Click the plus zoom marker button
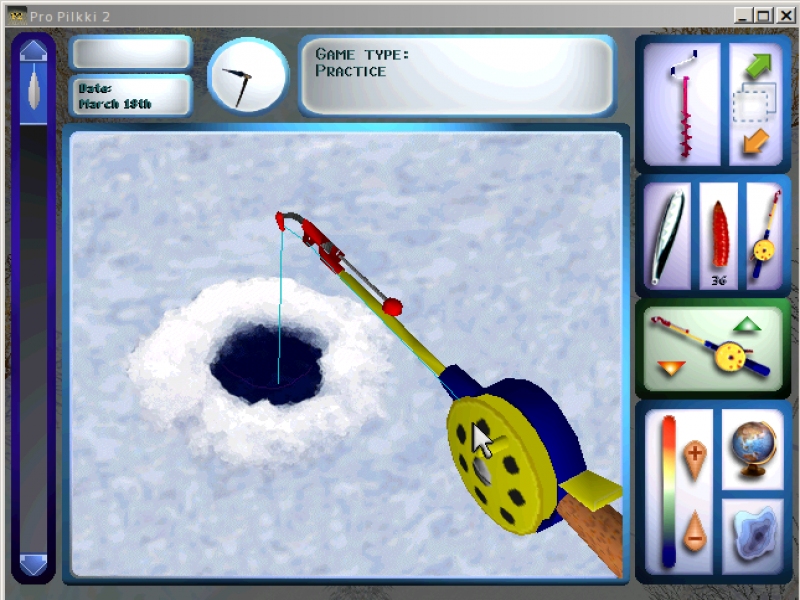 (695, 457)
